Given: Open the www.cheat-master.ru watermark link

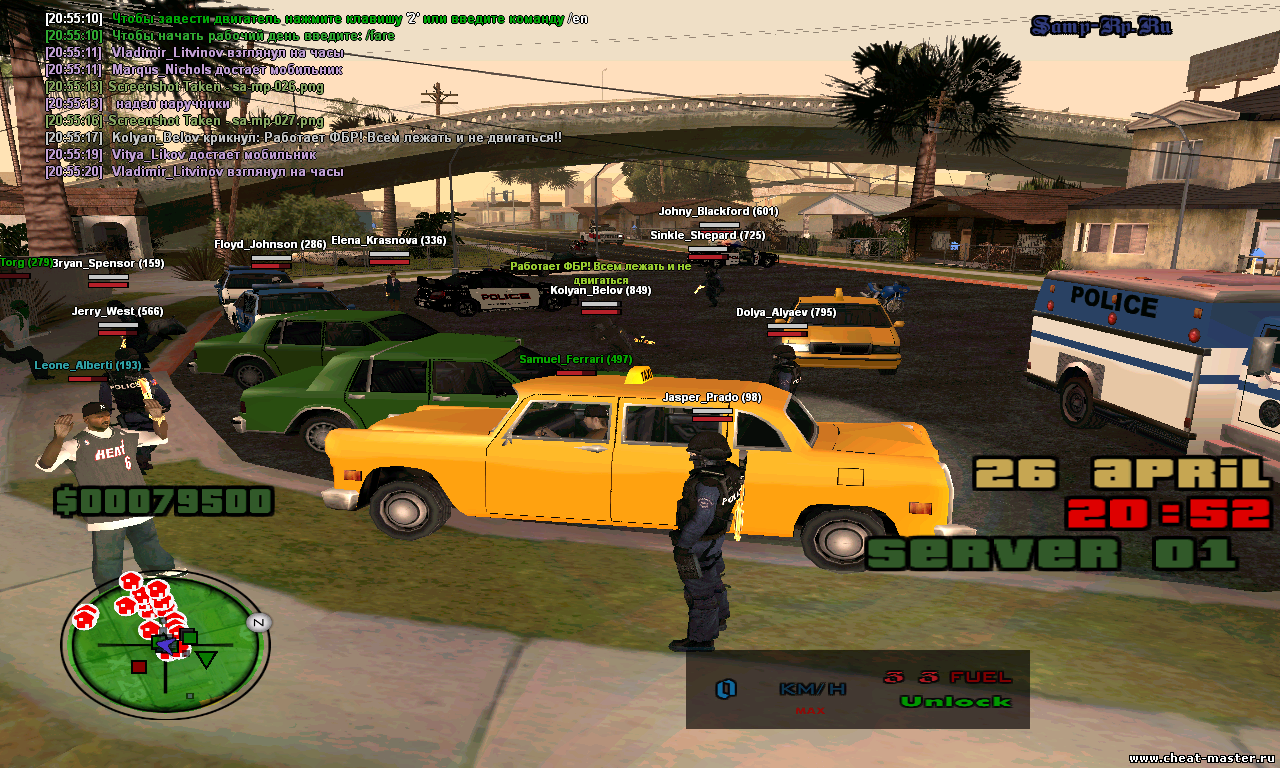Looking at the screenshot, I should pyautogui.click(x=1200, y=757).
